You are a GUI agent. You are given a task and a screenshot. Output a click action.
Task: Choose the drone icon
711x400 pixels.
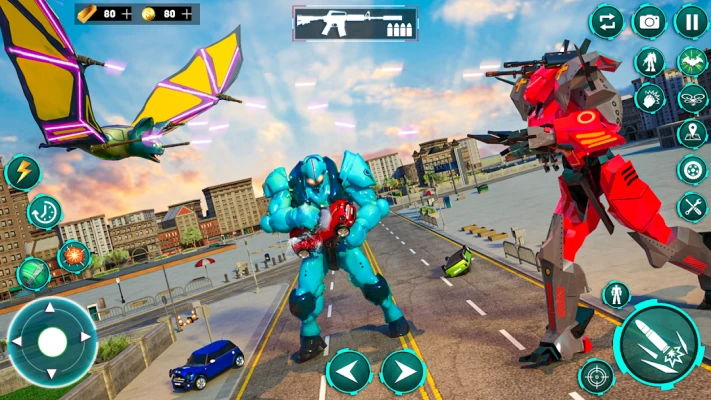[691, 98]
